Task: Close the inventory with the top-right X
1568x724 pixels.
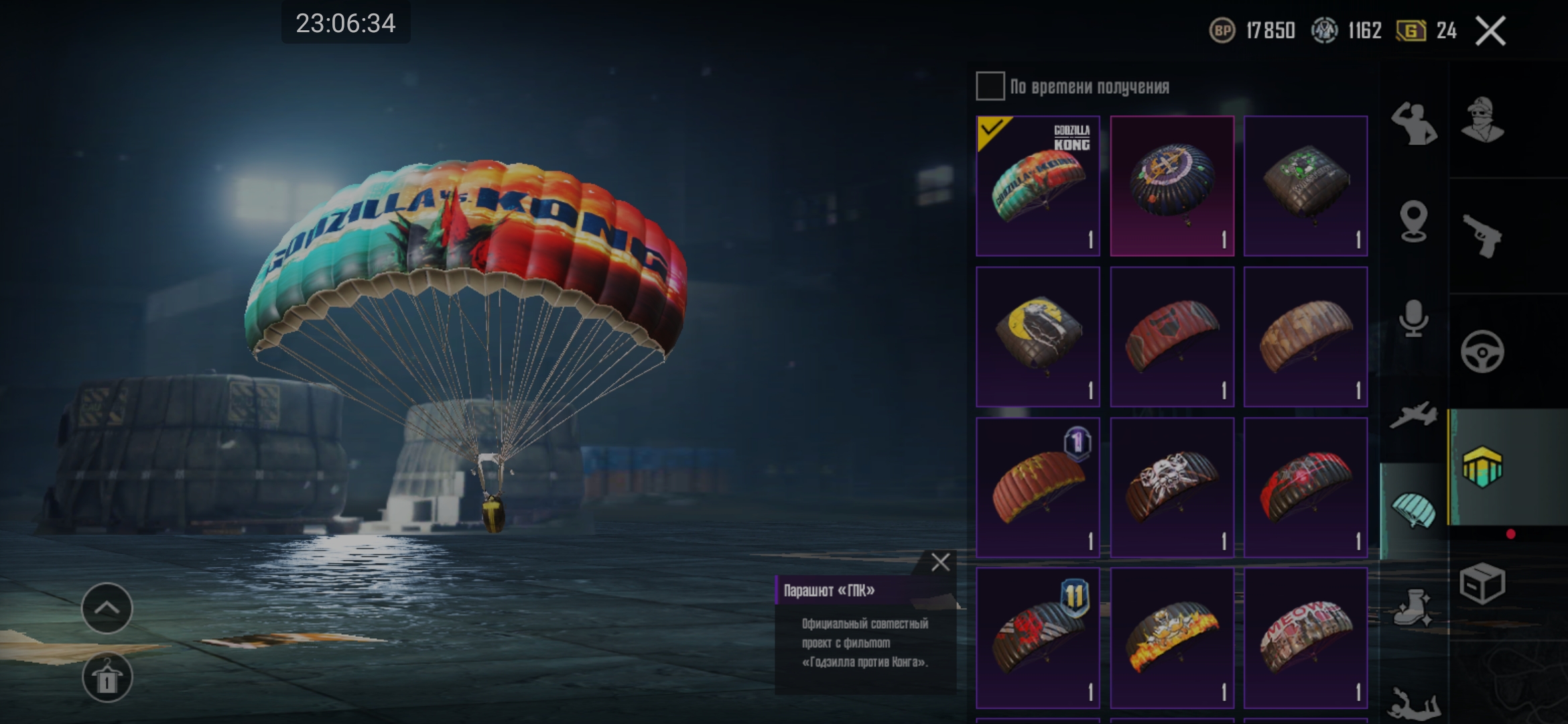Action: (1490, 31)
